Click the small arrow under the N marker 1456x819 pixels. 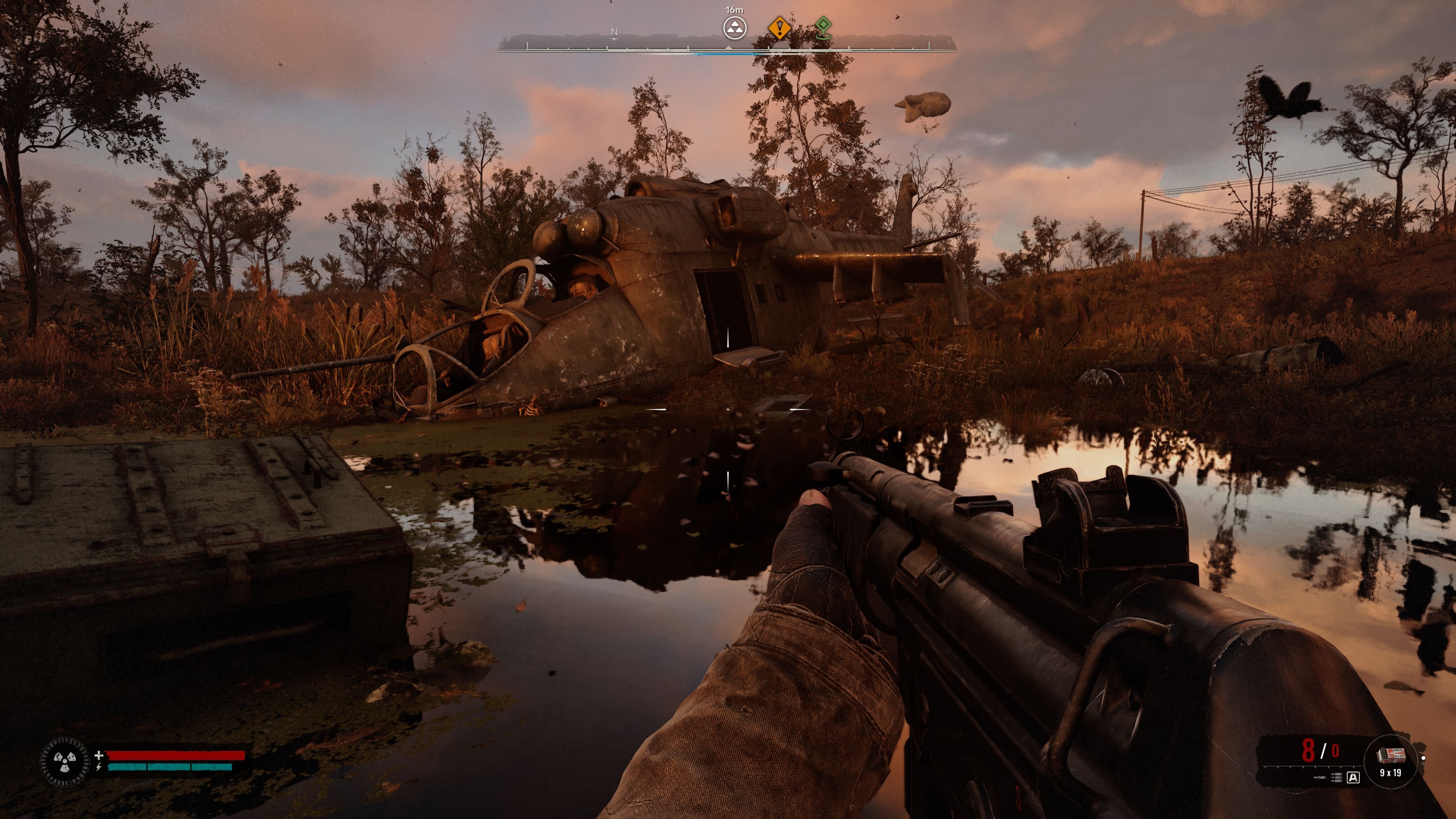614,40
